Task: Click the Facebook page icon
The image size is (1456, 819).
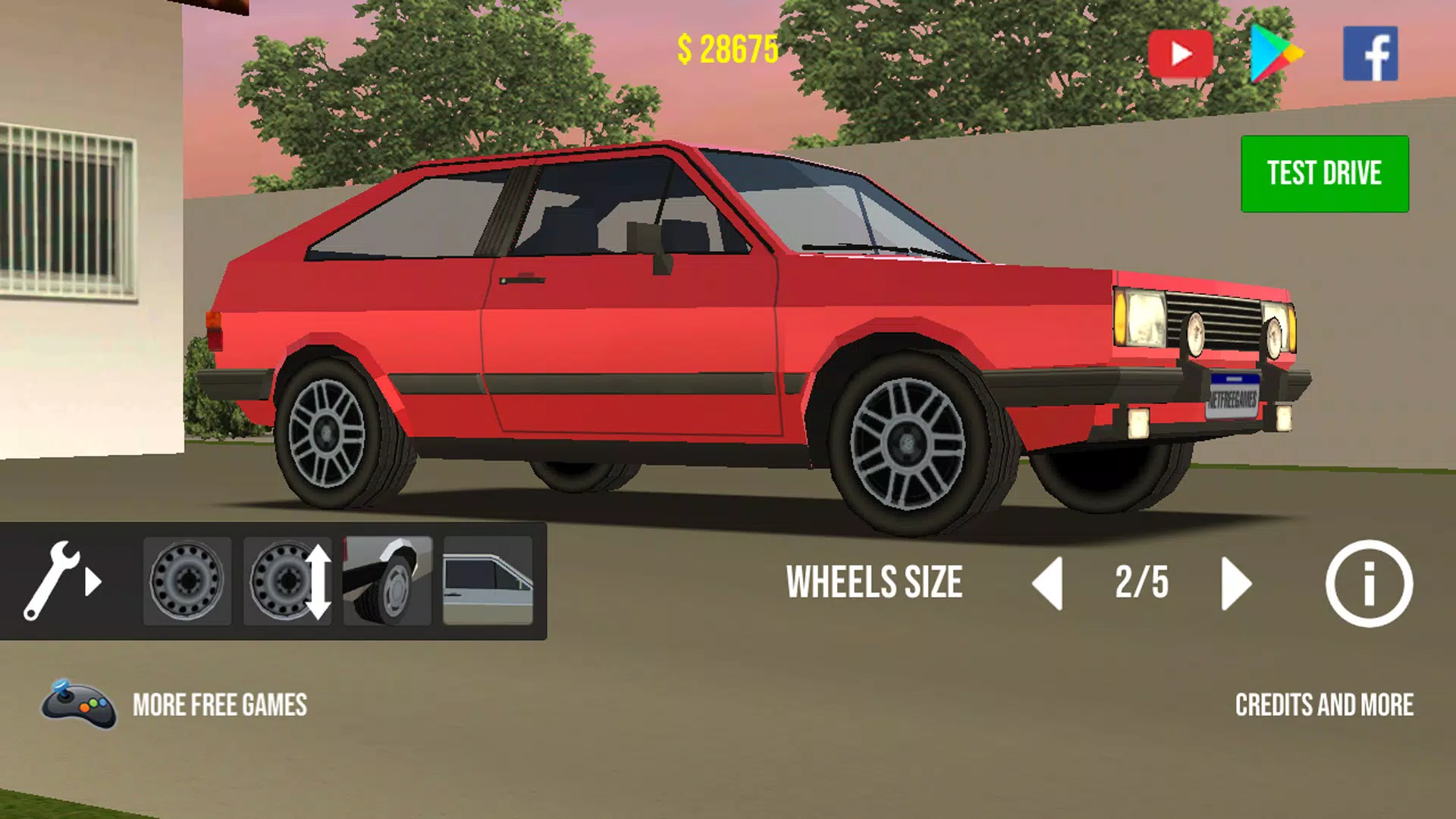Action: click(x=1370, y=53)
